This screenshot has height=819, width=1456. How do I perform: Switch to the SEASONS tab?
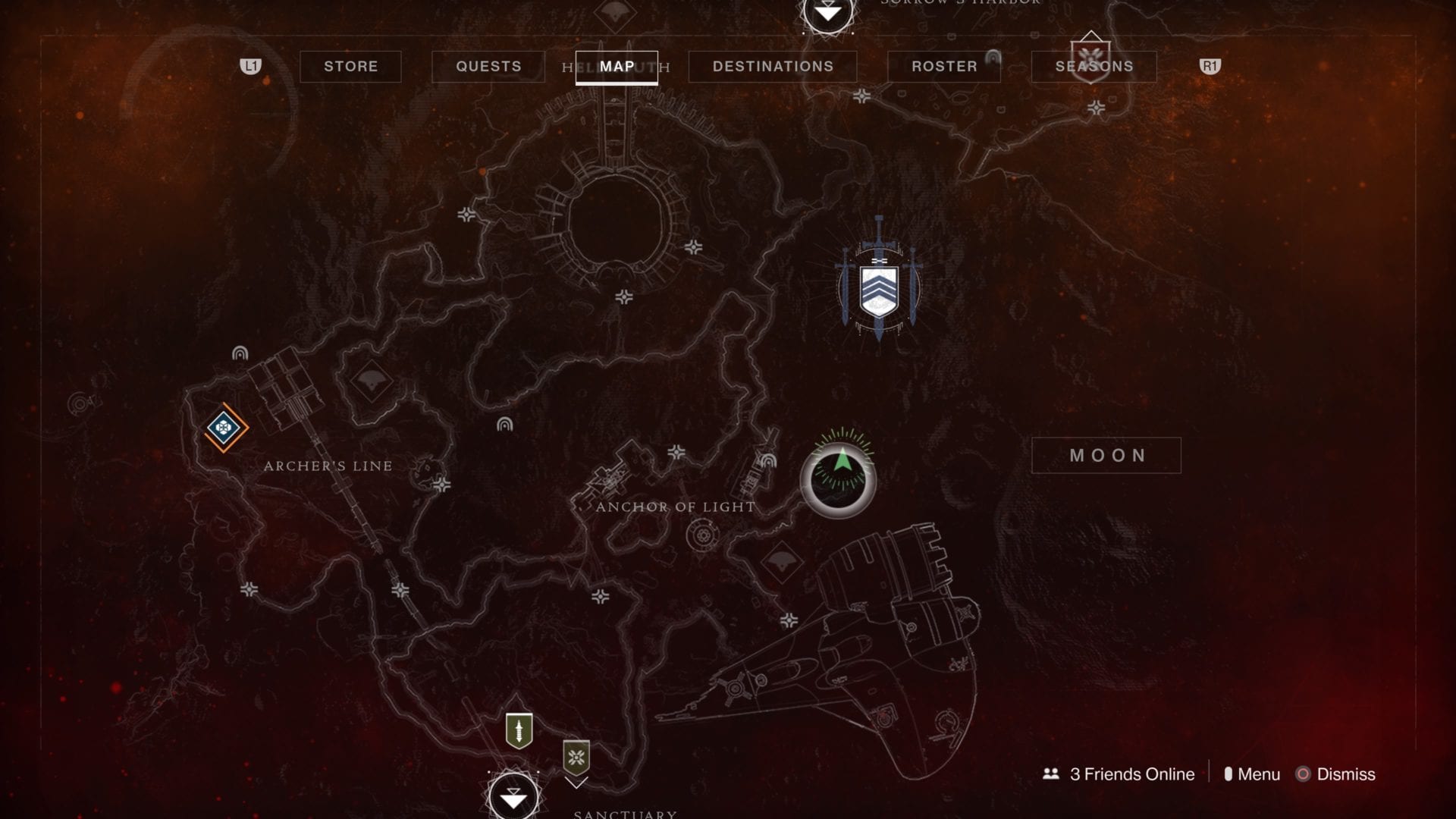point(1093,66)
